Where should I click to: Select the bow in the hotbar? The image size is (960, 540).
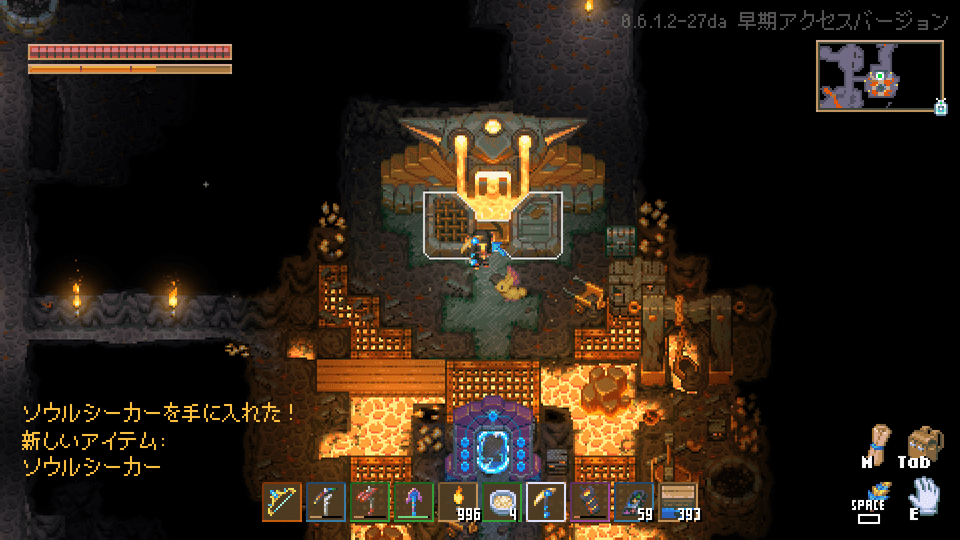[x=282, y=502]
